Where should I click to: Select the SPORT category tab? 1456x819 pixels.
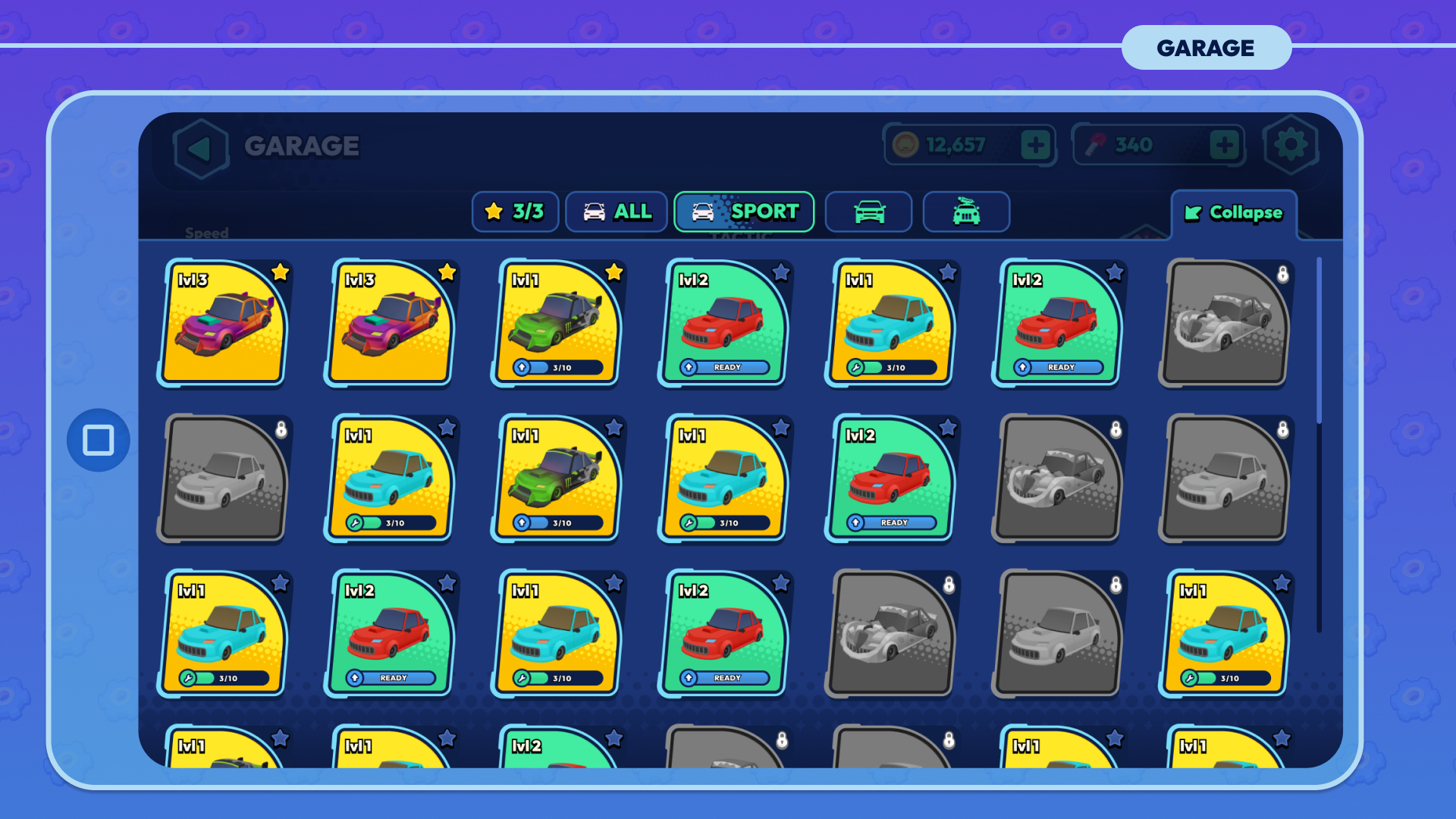(x=744, y=212)
